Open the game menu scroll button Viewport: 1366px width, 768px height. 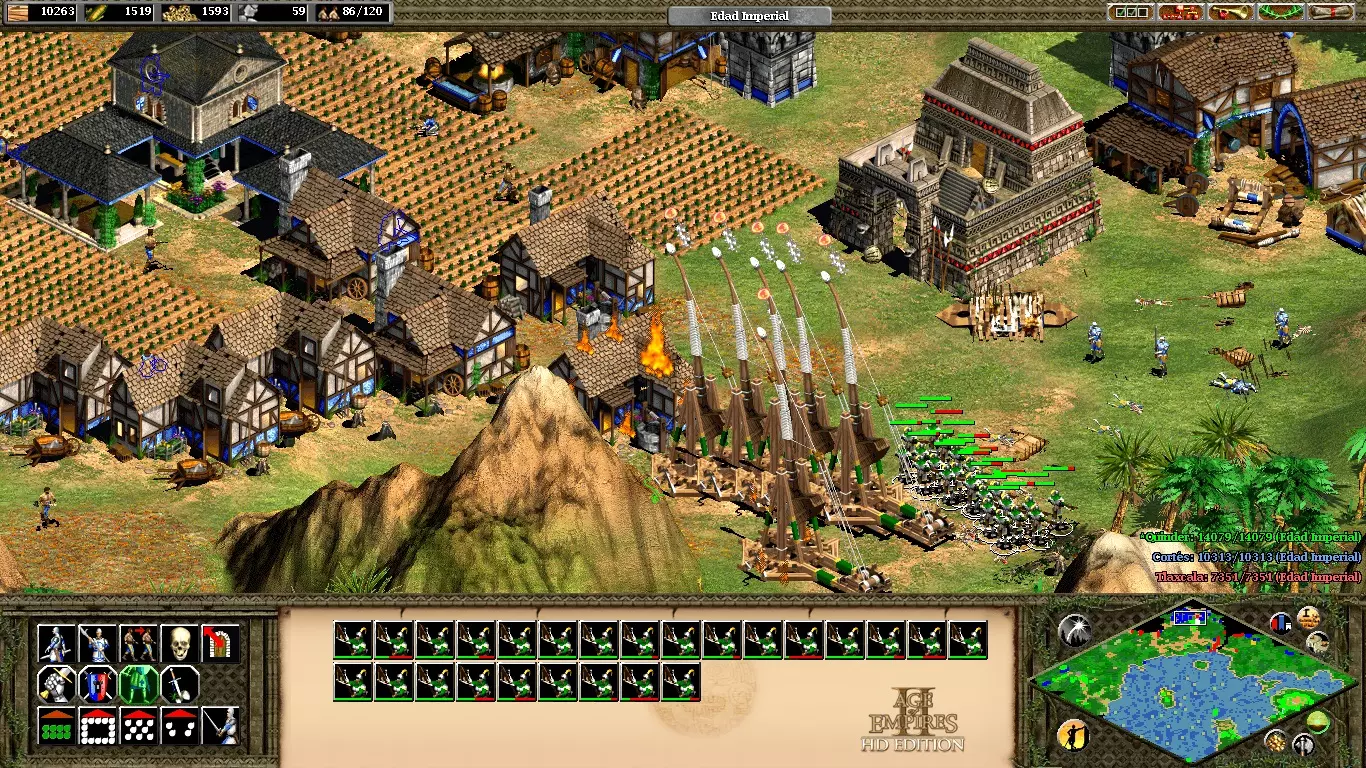pos(1331,13)
